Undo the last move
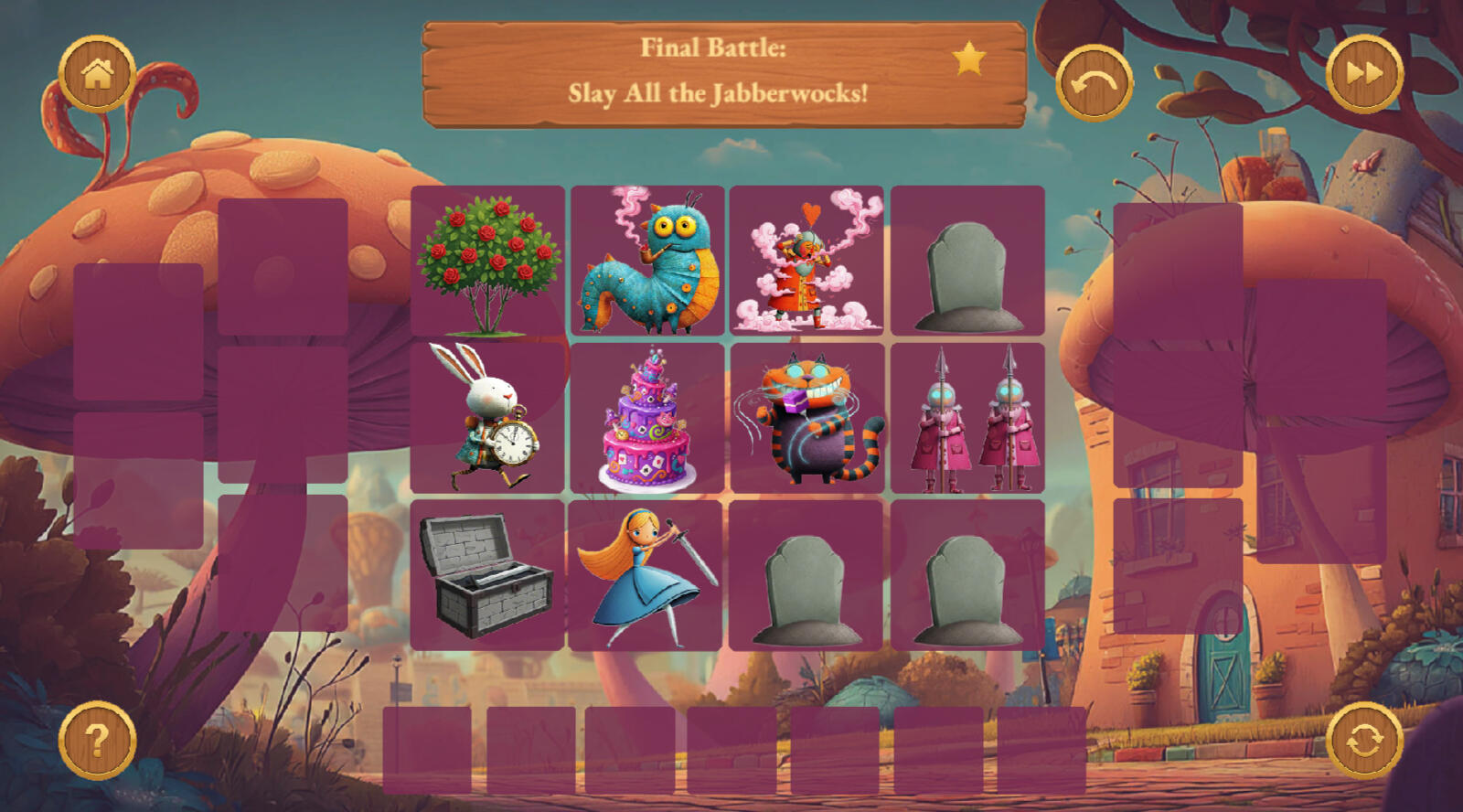 (1095, 83)
